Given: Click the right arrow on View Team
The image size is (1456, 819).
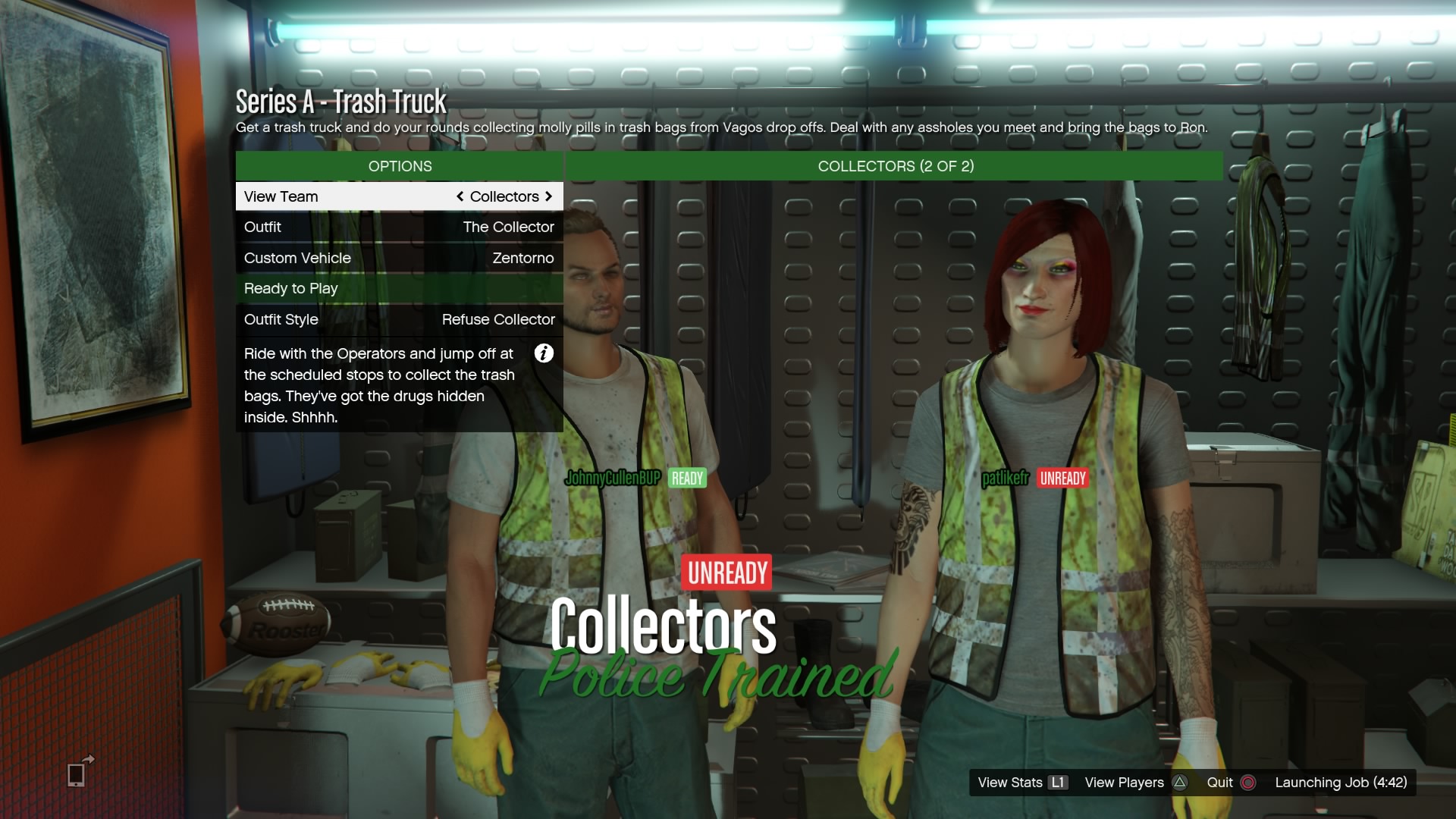Looking at the screenshot, I should [x=549, y=196].
